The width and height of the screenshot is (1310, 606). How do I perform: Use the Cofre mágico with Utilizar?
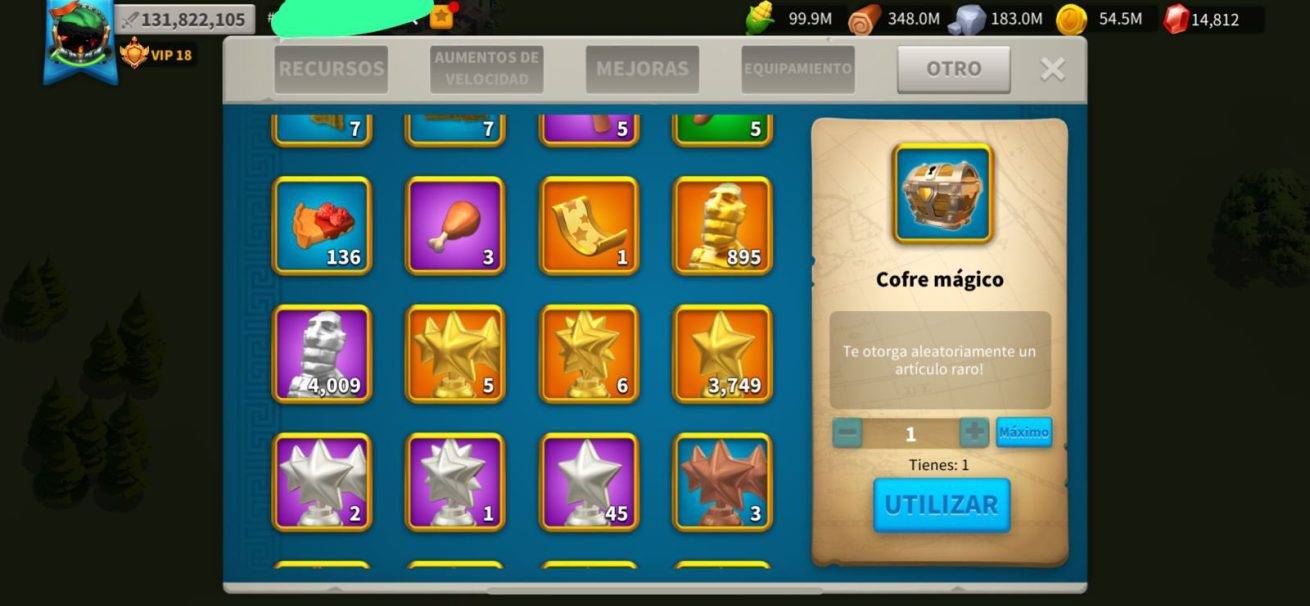click(x=941, y=505)
